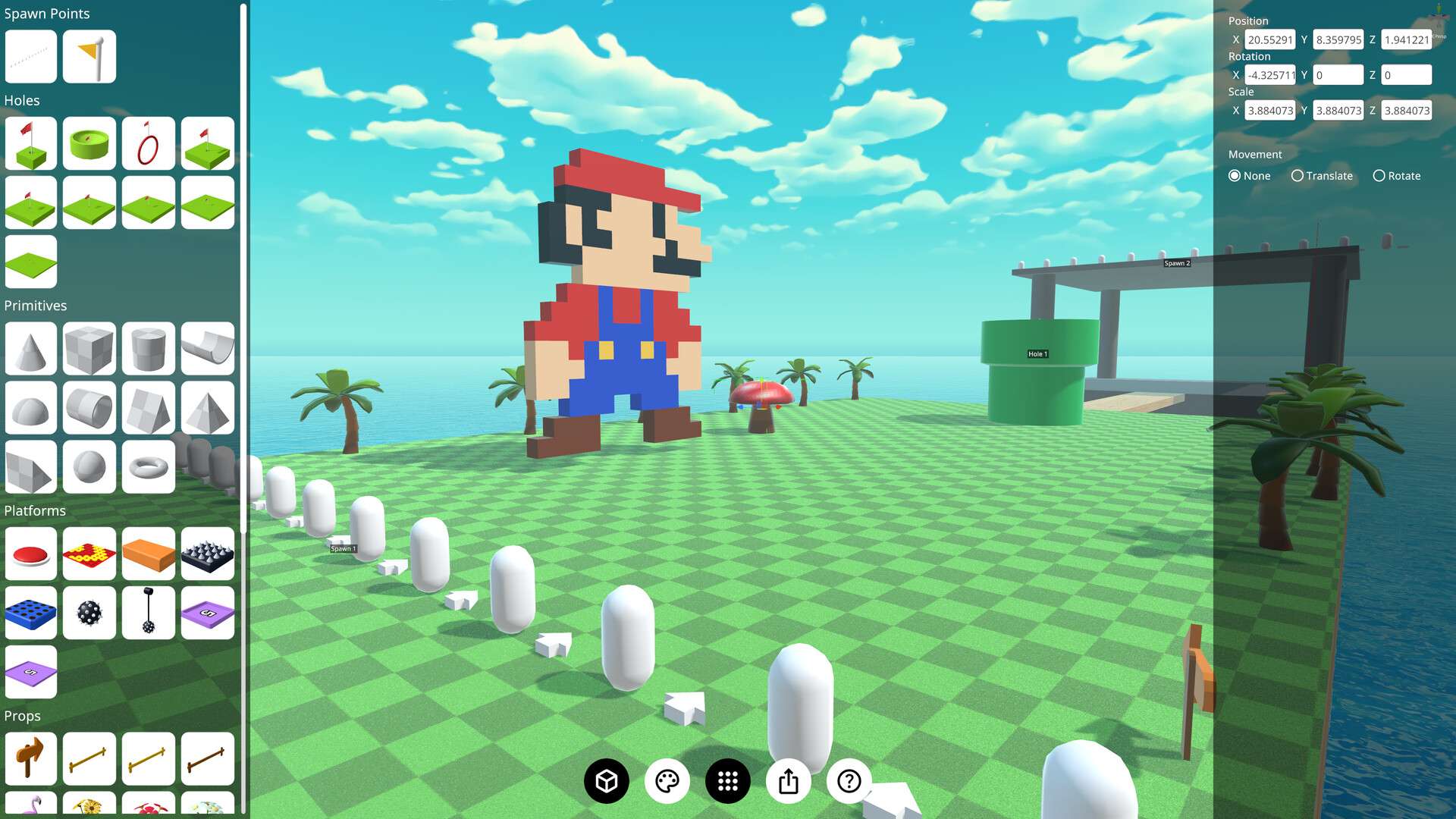The height and width of the screenshot is (819, 1456).
Task: Select the cone primitive
Action: click(x=30, y=349)
